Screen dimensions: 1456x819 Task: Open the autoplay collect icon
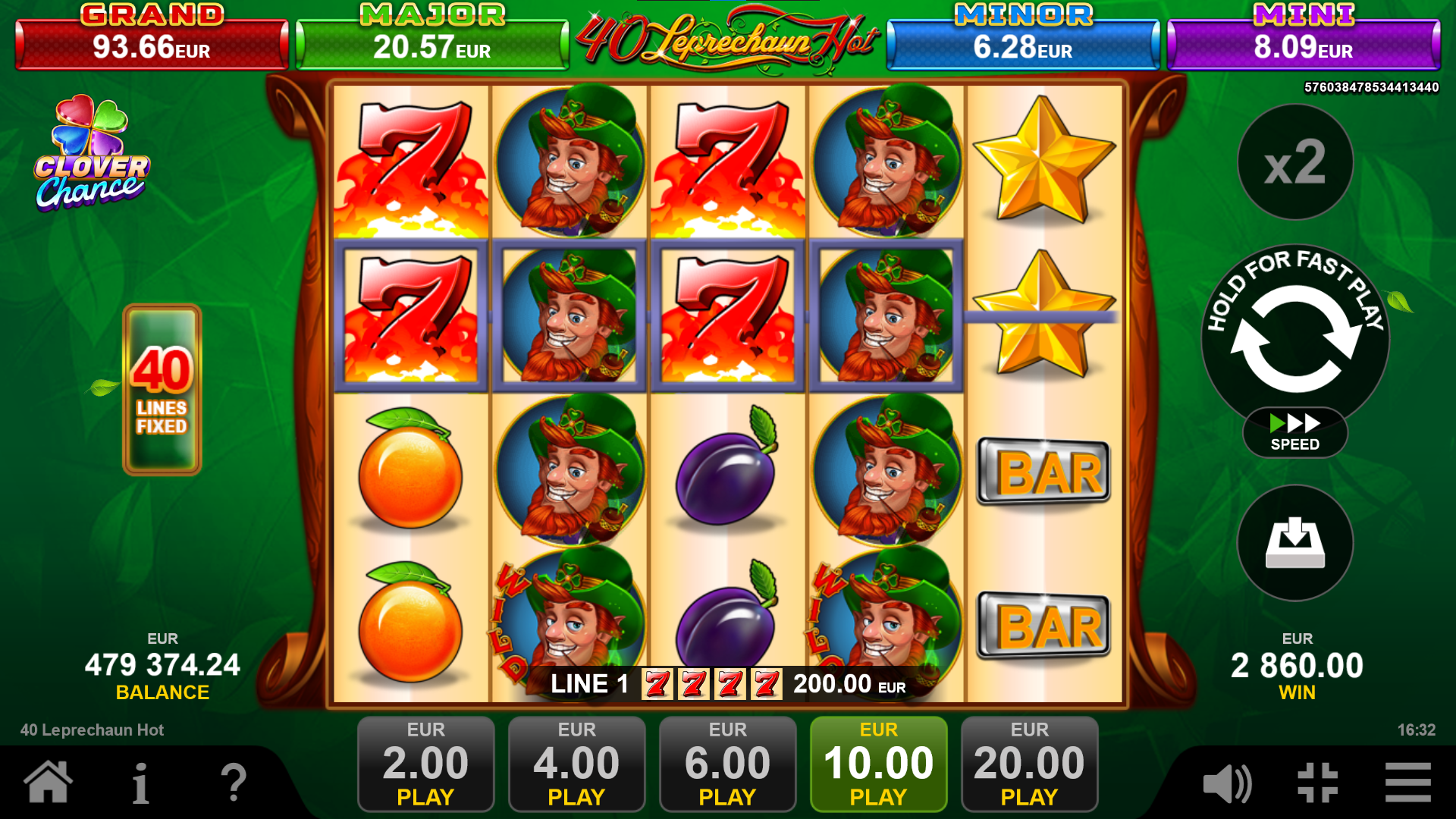[x=1294, y=544]
